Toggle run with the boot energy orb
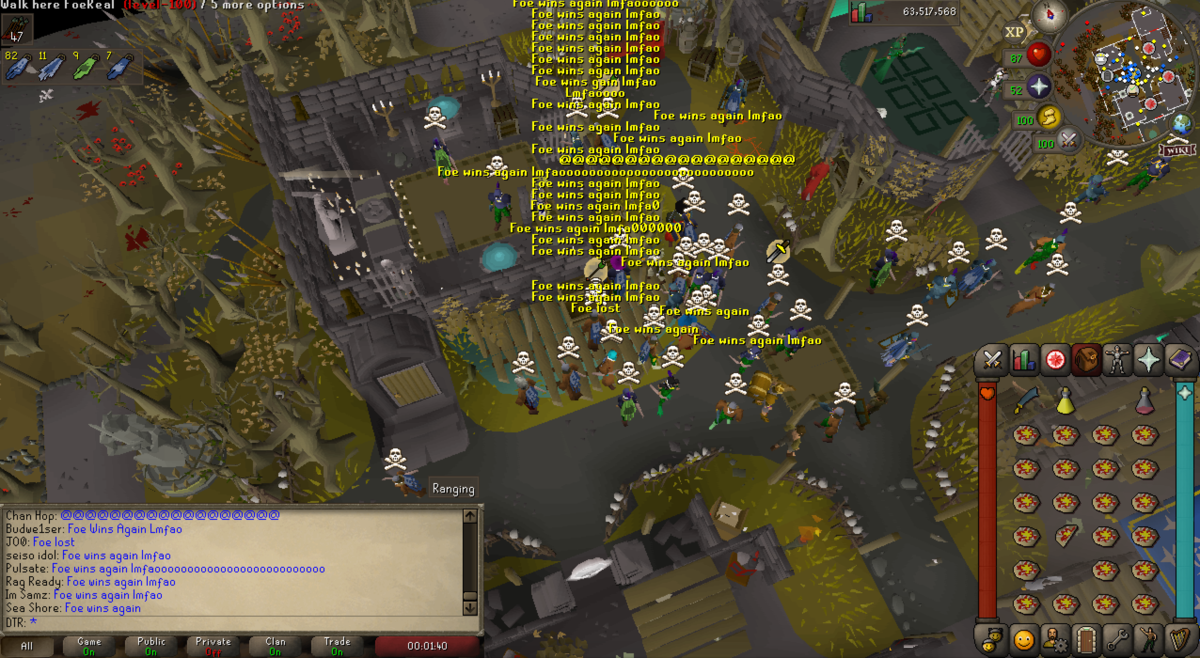The width and height of the screenshot is (1200, 658). point(1049,118)
